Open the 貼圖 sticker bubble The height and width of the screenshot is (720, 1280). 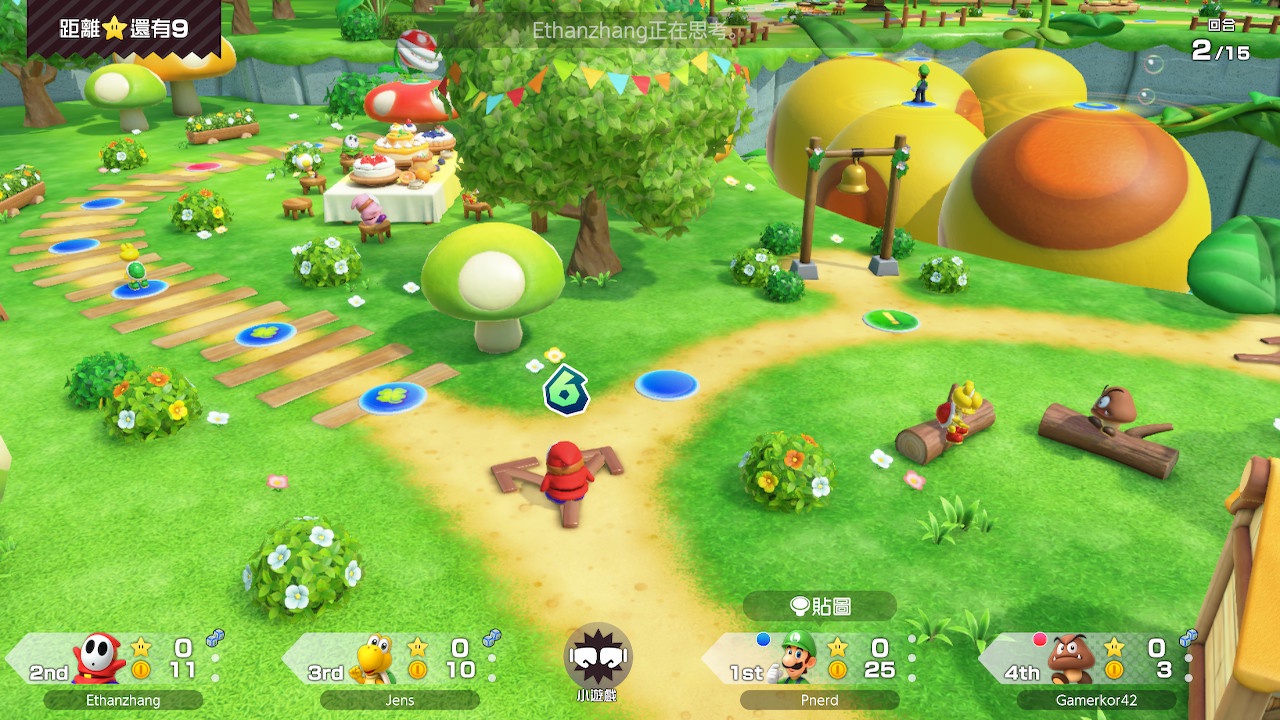point(820,606)
